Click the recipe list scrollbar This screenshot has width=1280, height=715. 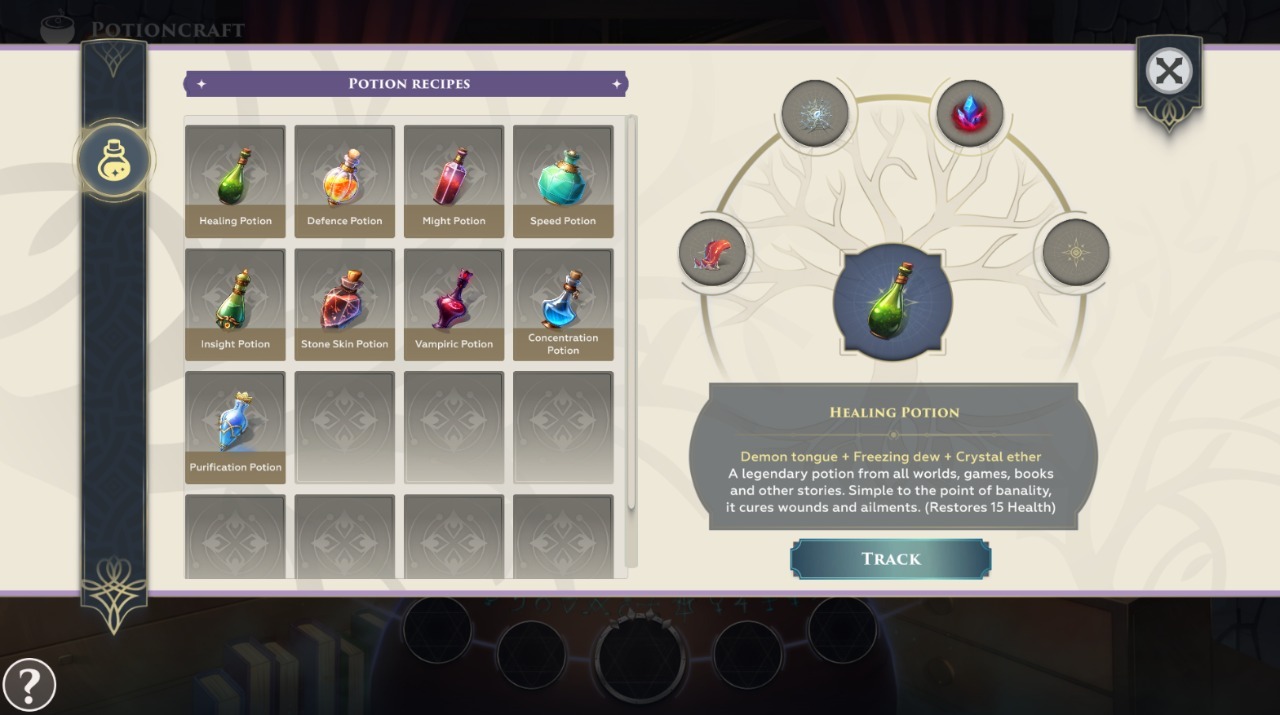point(631,312)
